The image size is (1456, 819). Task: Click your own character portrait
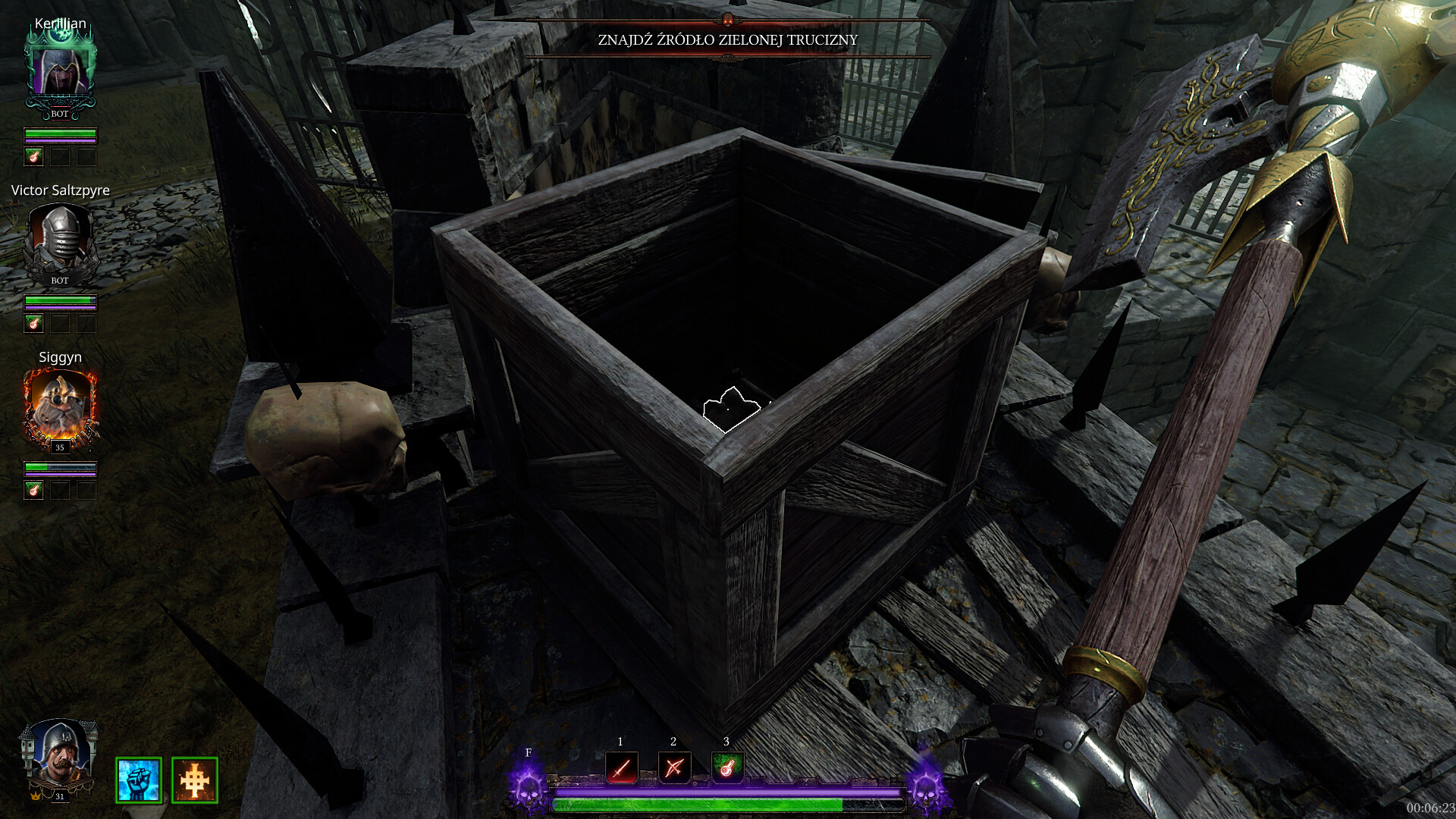click(x=58, y=755)
